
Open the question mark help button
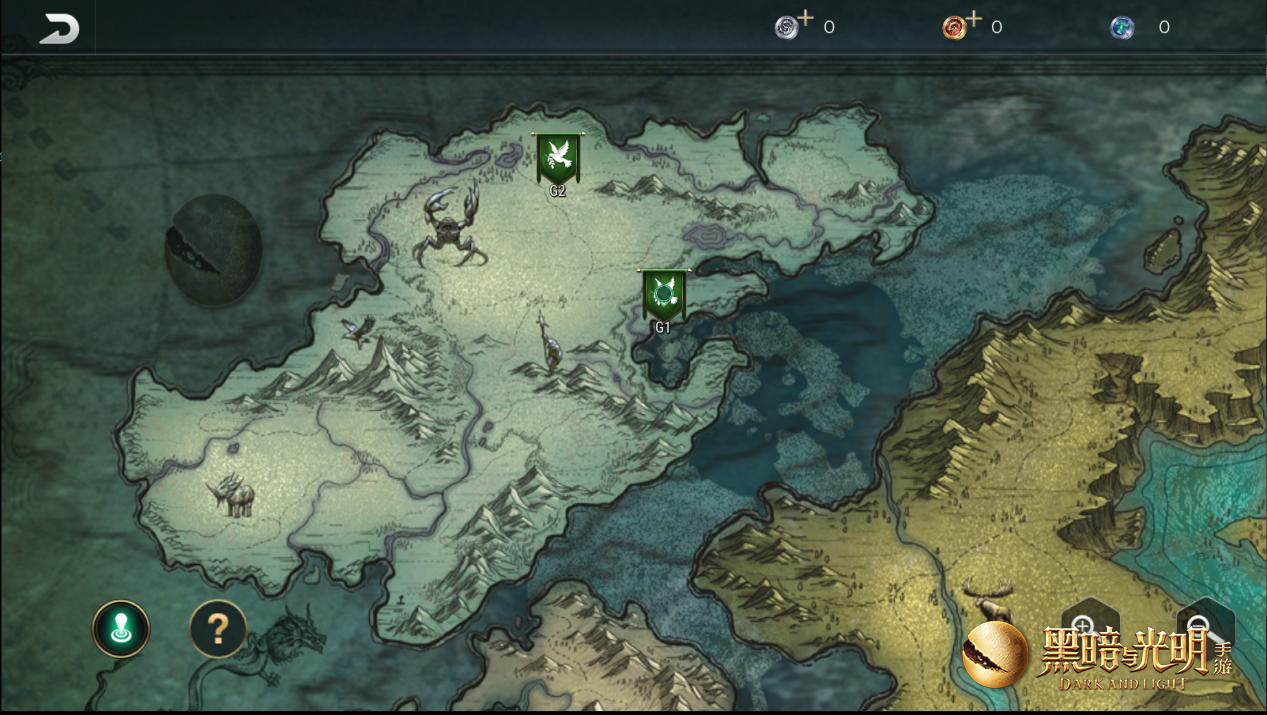click(218, 629)
